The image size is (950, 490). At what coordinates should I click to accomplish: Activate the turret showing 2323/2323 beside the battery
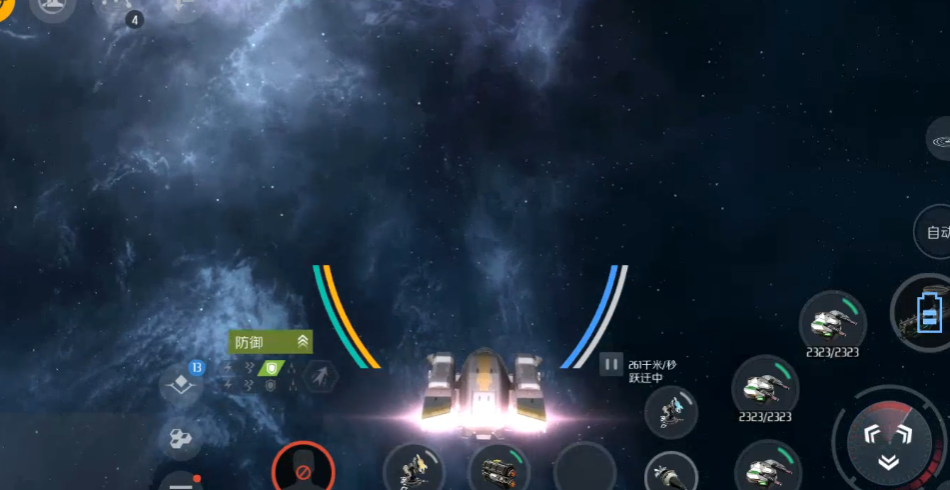[832, 322]
